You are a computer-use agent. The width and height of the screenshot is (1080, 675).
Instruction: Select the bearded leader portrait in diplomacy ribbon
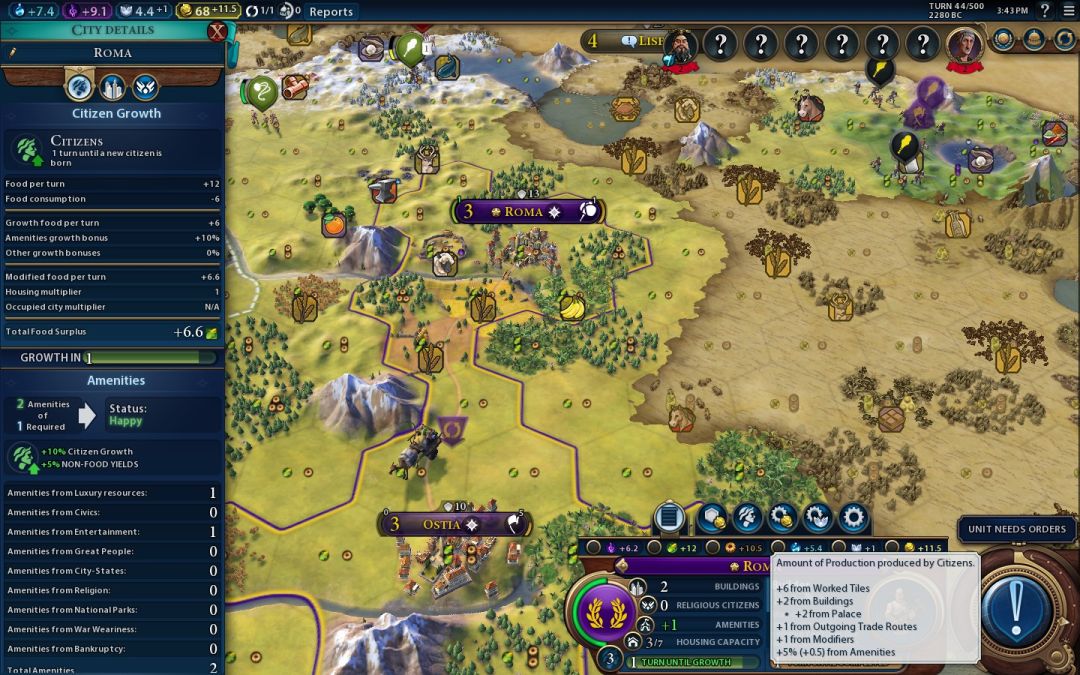point(680,45)
